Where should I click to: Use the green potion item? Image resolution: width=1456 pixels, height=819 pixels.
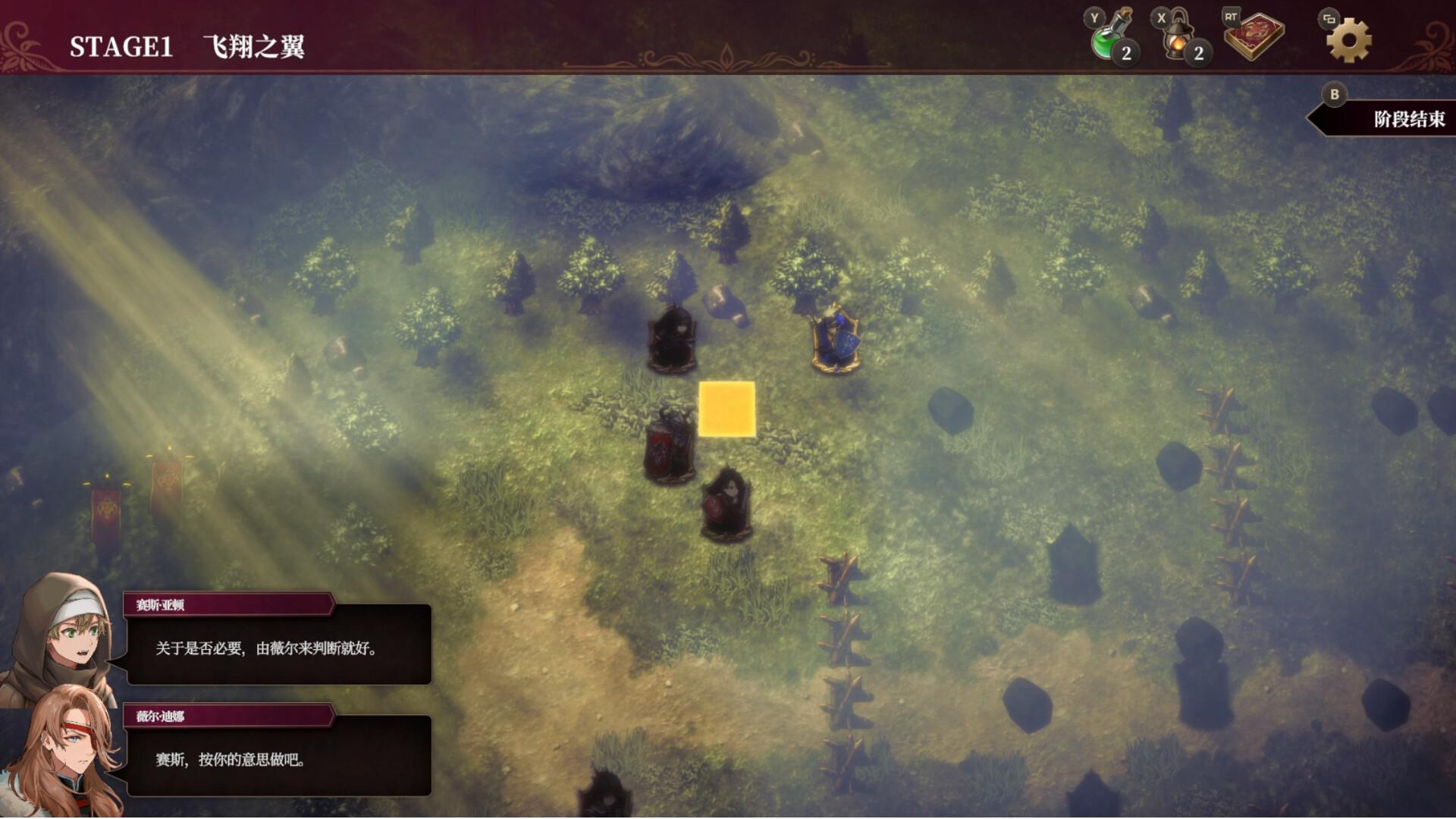tap(1107, 42)
